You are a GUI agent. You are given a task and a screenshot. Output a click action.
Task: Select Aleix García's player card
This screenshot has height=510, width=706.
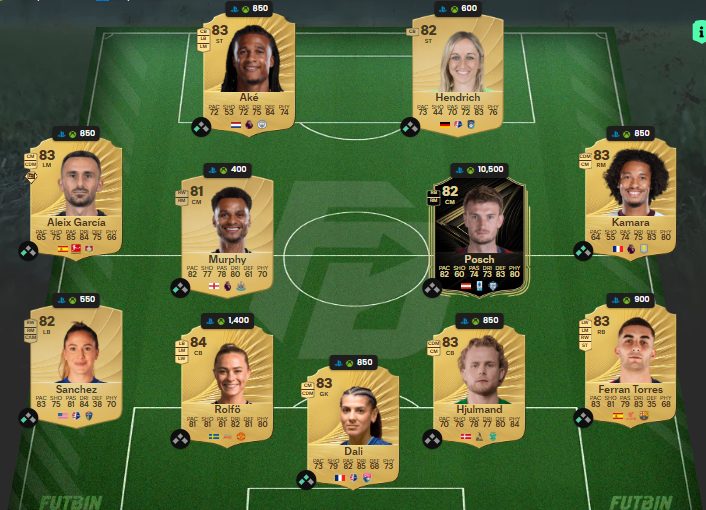coord(76,195)
